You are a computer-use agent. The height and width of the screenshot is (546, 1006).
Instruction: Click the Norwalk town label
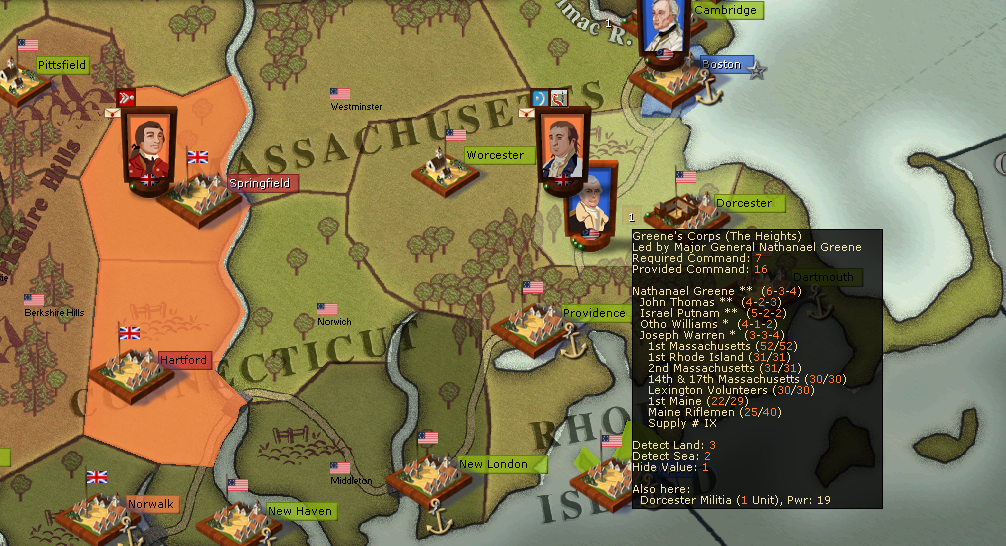tap(150, 504)
